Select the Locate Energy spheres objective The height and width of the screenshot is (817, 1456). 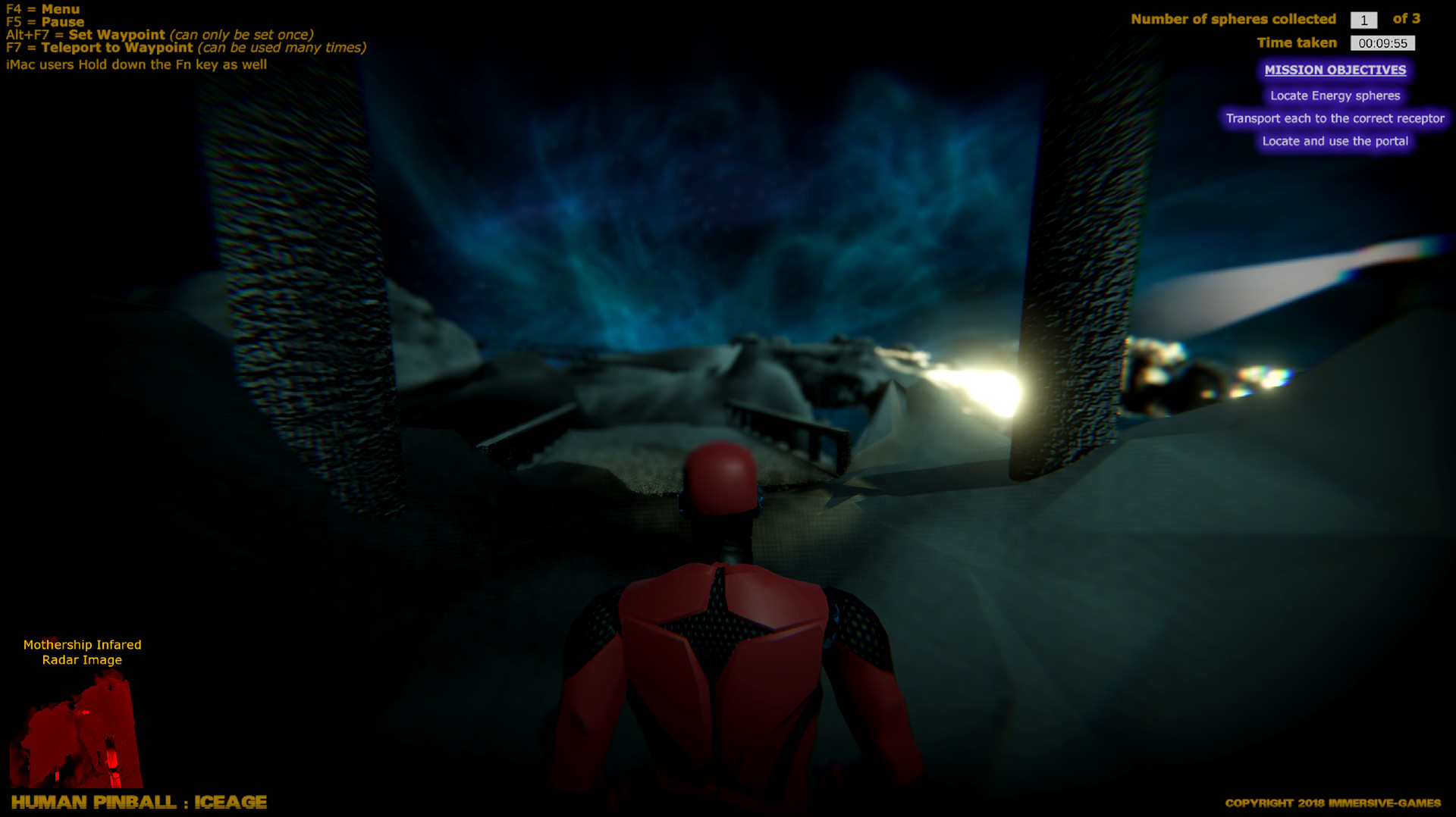1335,96
